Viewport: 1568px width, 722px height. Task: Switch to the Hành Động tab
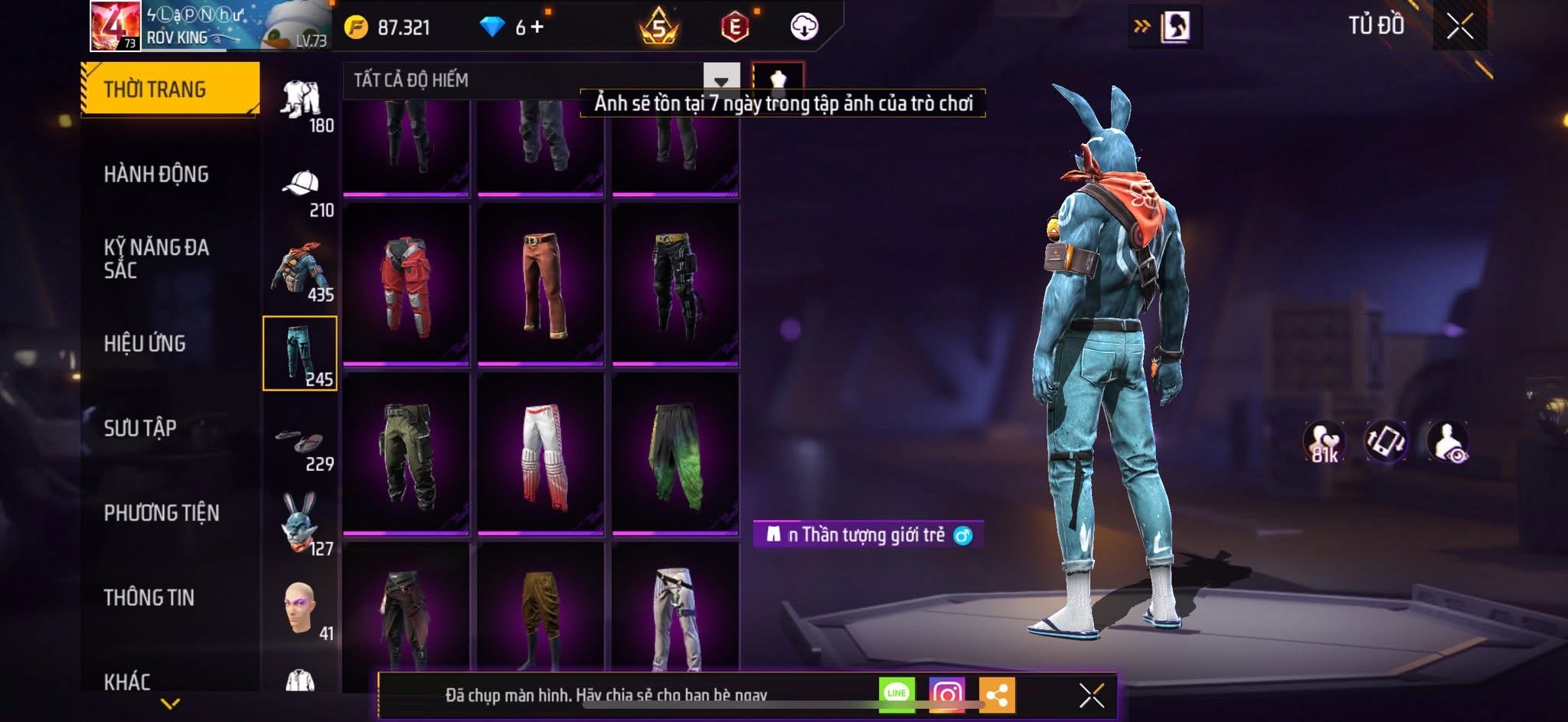pyautogui.click(x=156, y=175)
